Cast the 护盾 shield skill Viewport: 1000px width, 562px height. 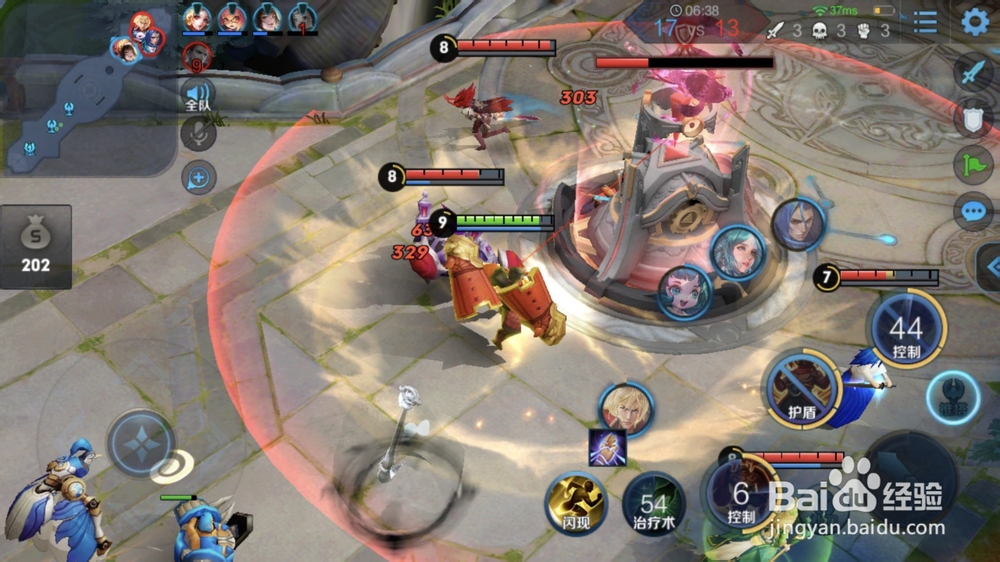pos(802,388)
